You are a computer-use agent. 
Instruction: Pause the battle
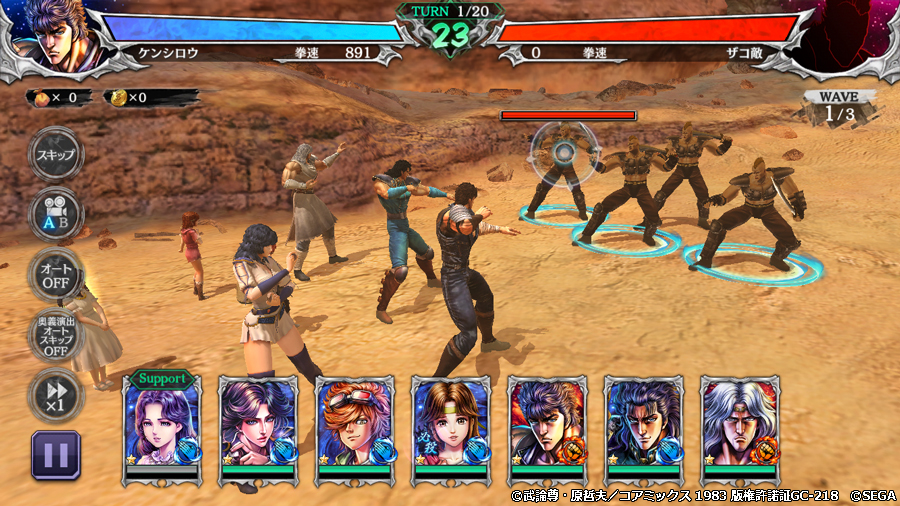pos(55,455)
